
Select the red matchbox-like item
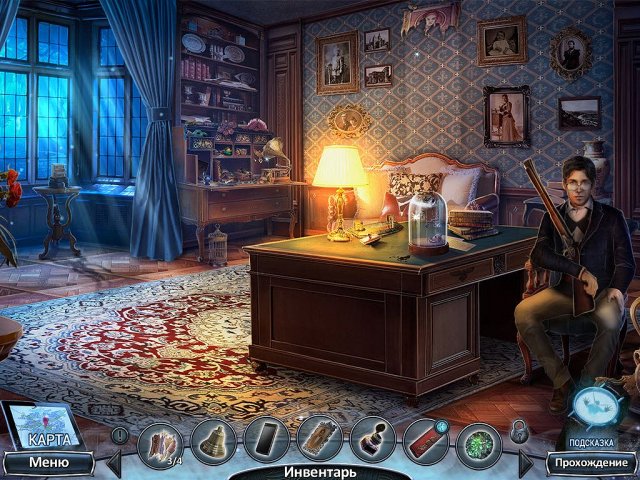pos(425,440)
